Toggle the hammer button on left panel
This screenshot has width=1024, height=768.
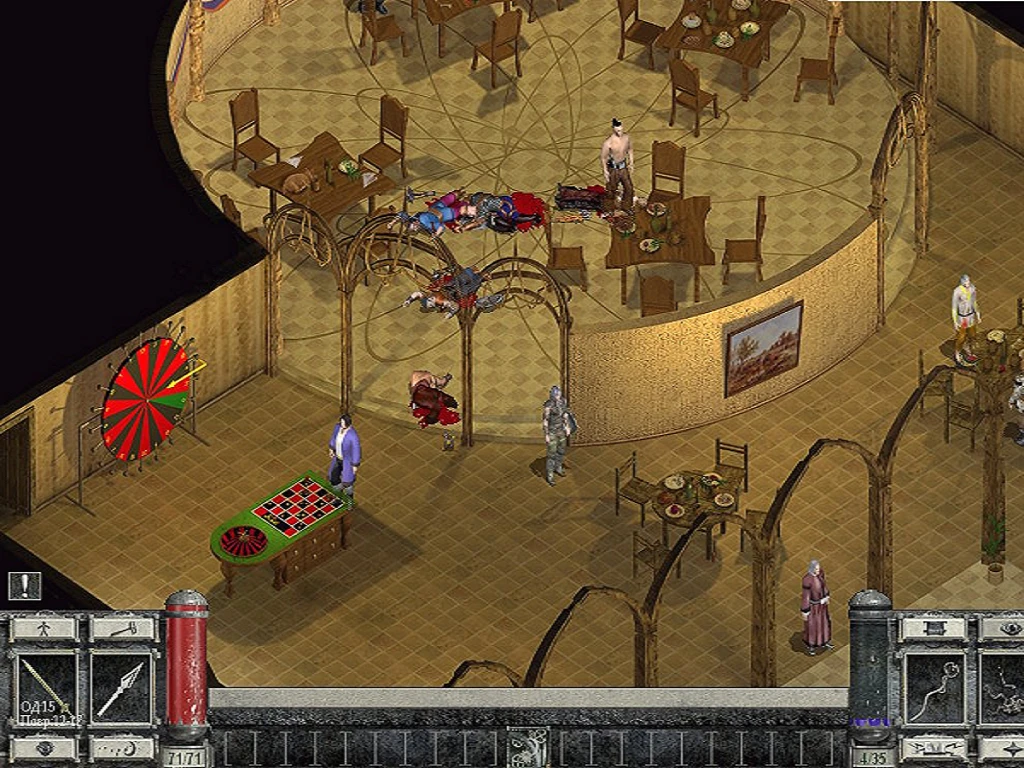pyautogui.click(x=122, y=629)
